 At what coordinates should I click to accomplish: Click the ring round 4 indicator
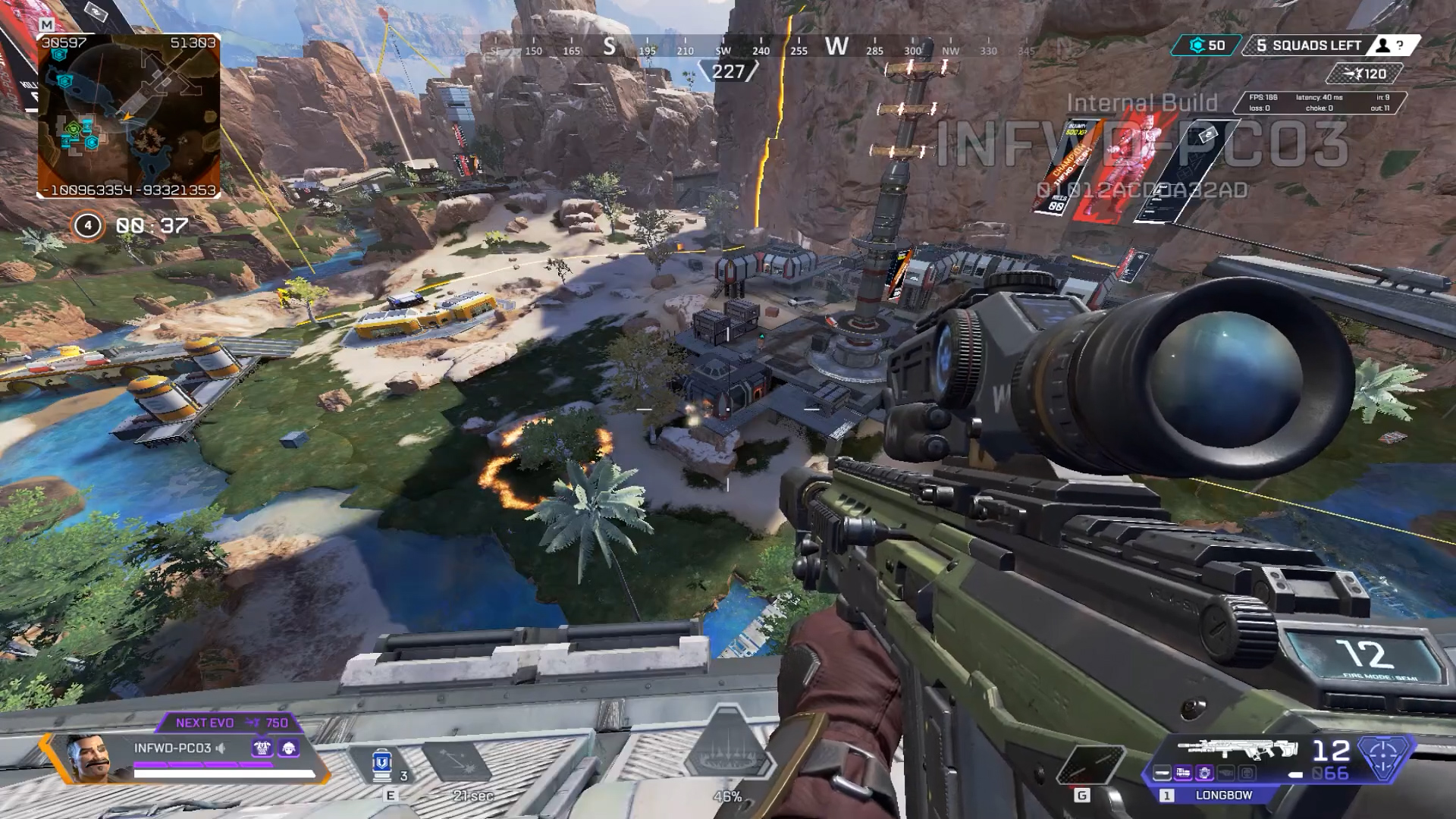(x=88, y=225)
